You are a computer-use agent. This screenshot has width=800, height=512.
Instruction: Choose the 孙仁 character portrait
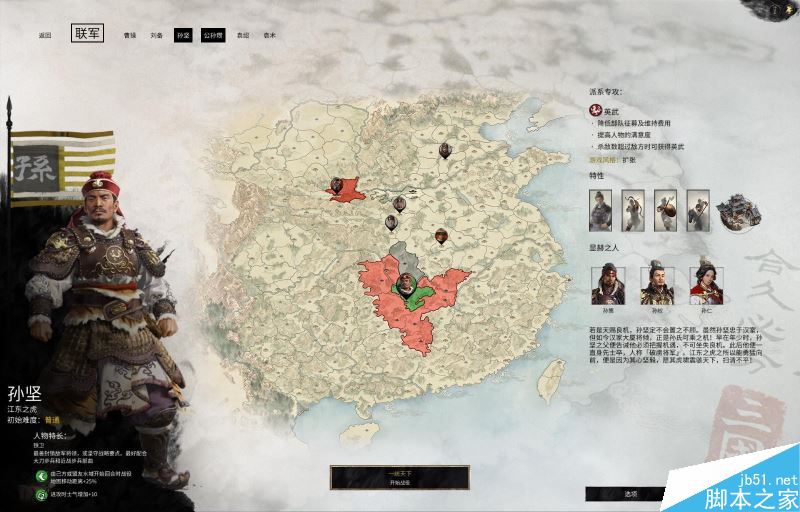707,285
